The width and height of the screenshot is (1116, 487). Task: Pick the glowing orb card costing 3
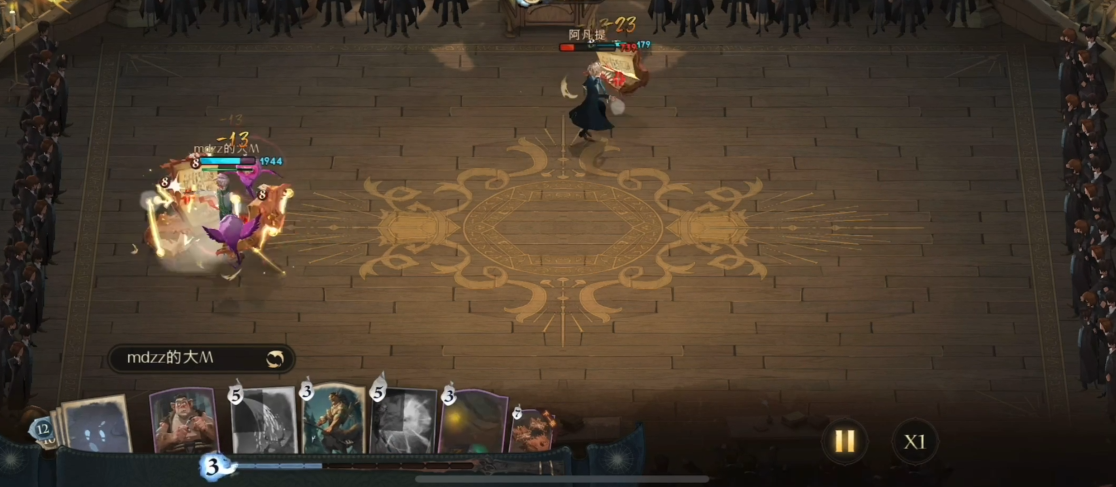tap(471, 423)
